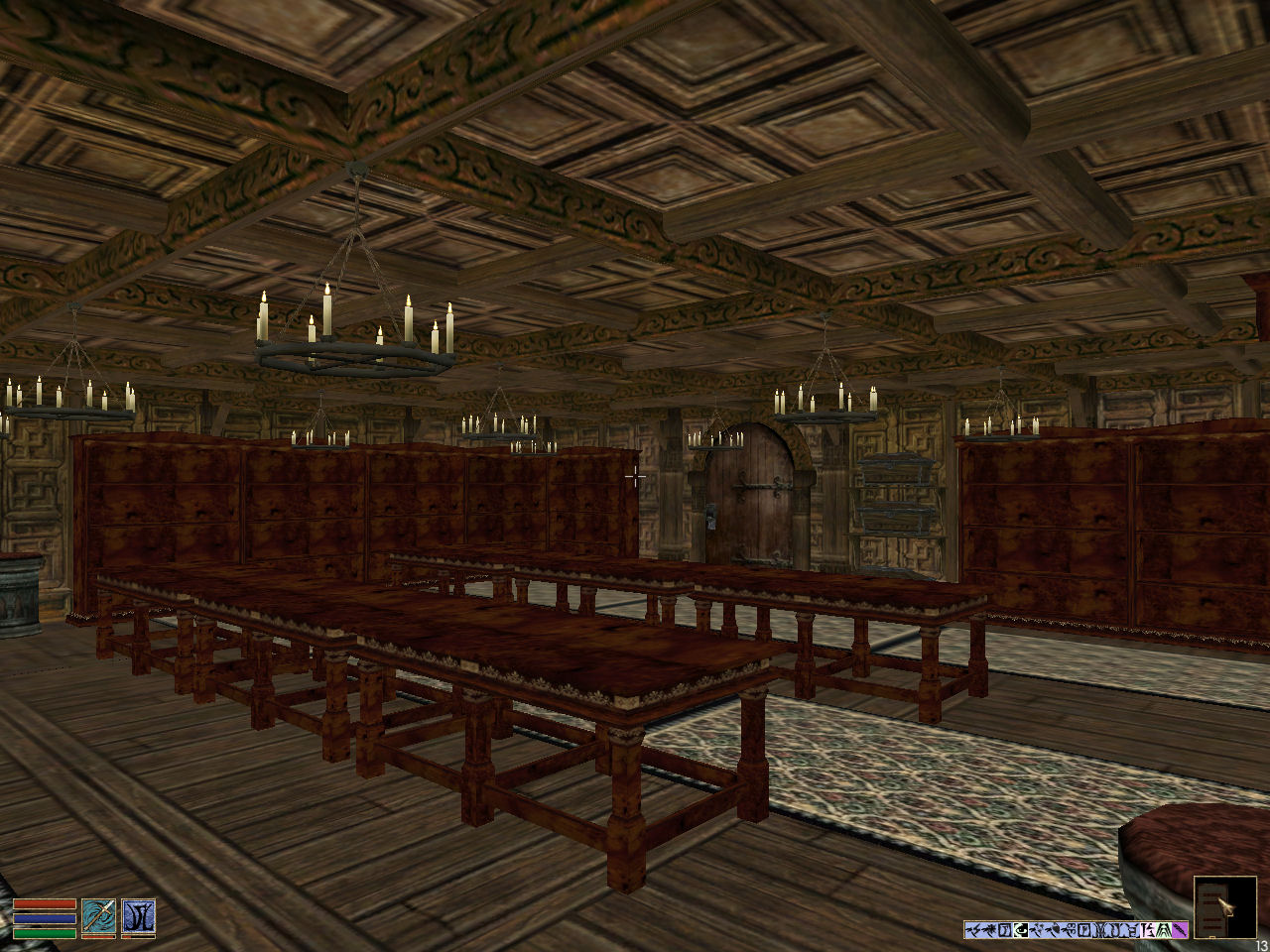Open the active spell icon
The width and height of the screenshot is (1270, 952).
pyautogui.click(x=138, y=917)
